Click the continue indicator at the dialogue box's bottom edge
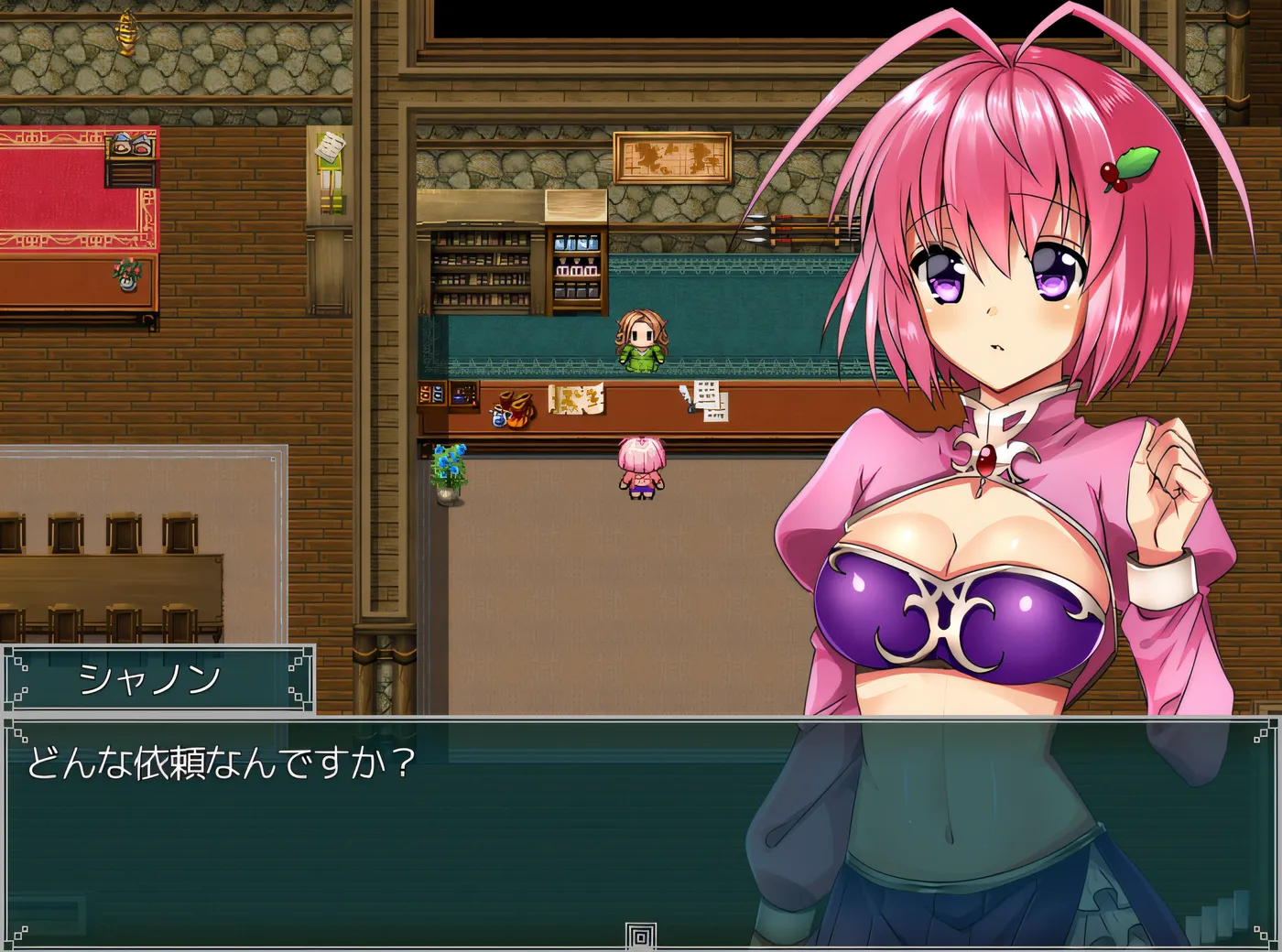This screenshot has width=1282, height=952. point(641,936)
